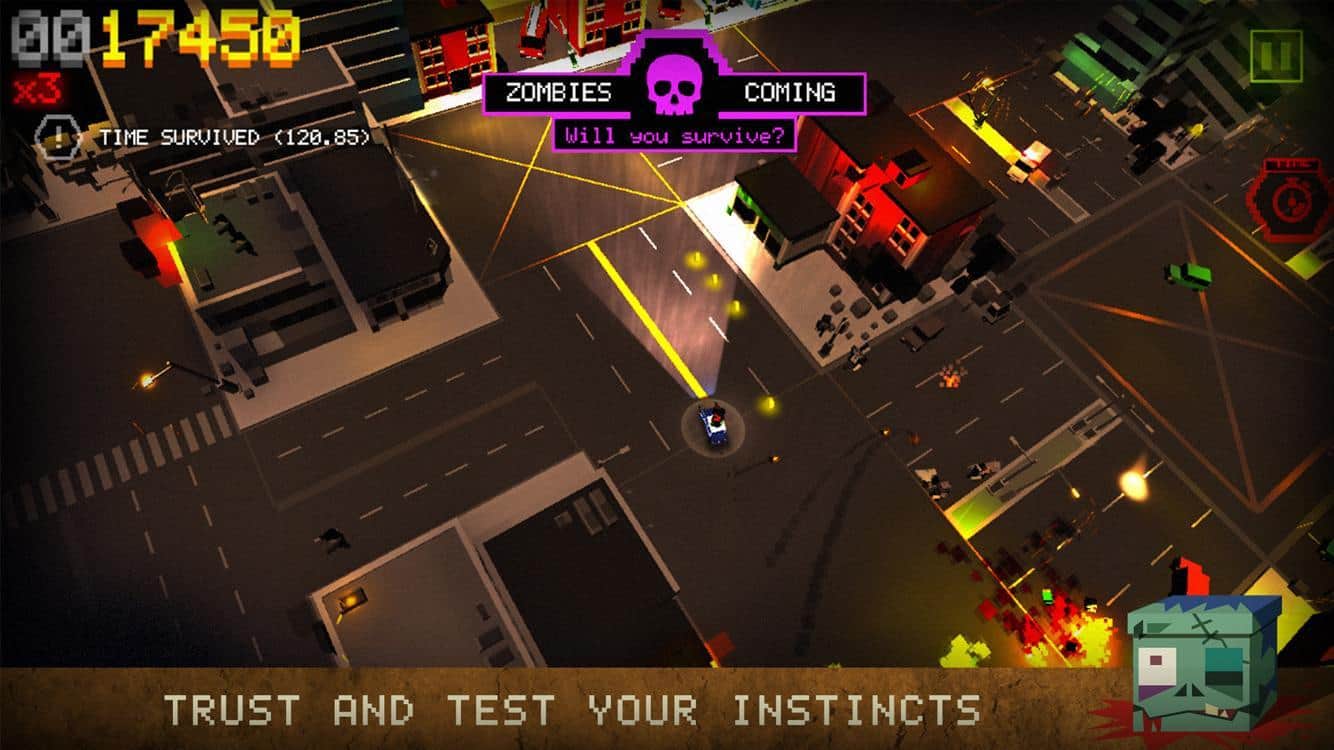
Task: Click the exclamation warning icon
Action: (57, 137)
